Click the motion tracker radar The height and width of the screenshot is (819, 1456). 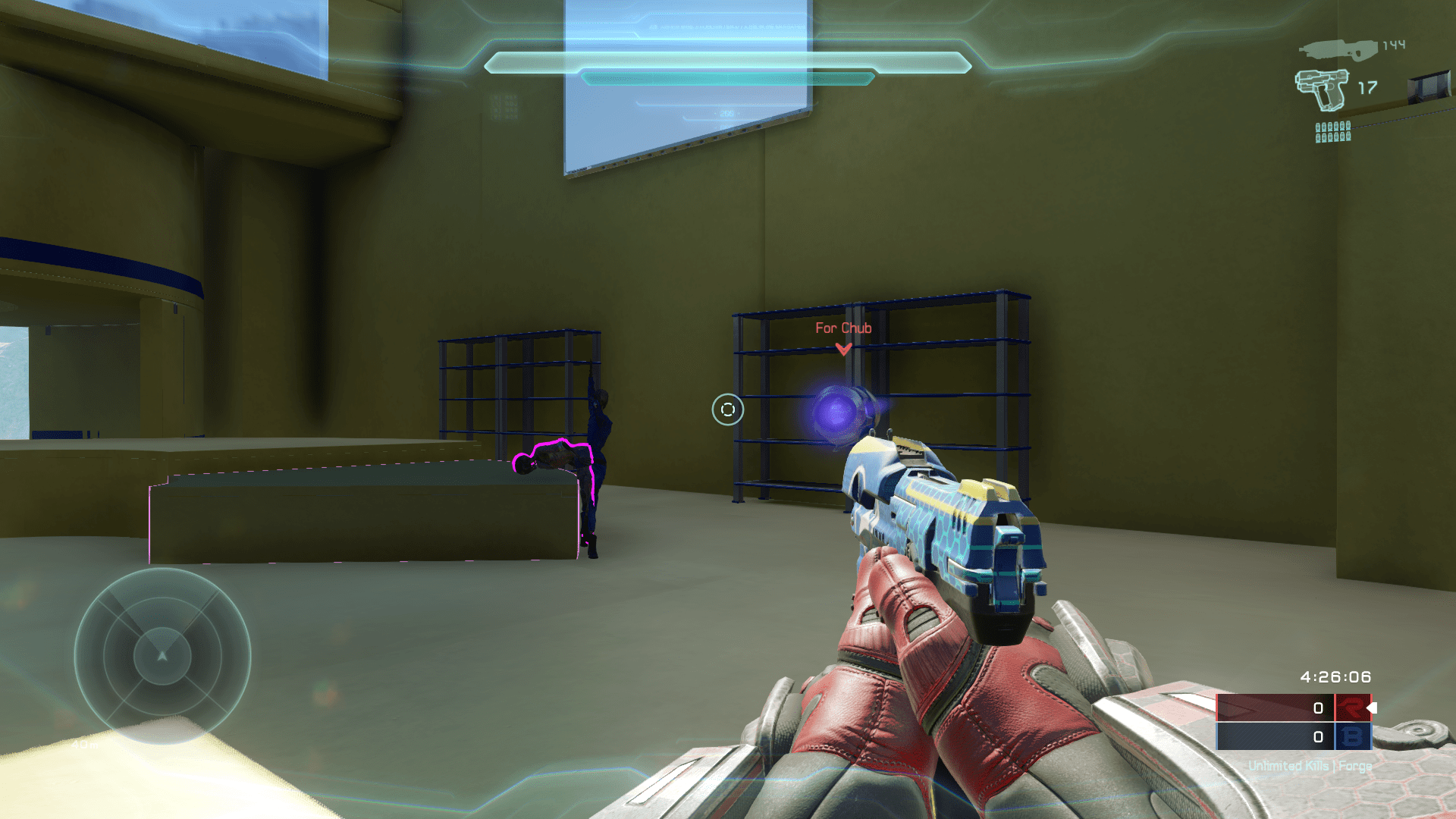pos(162,655)
